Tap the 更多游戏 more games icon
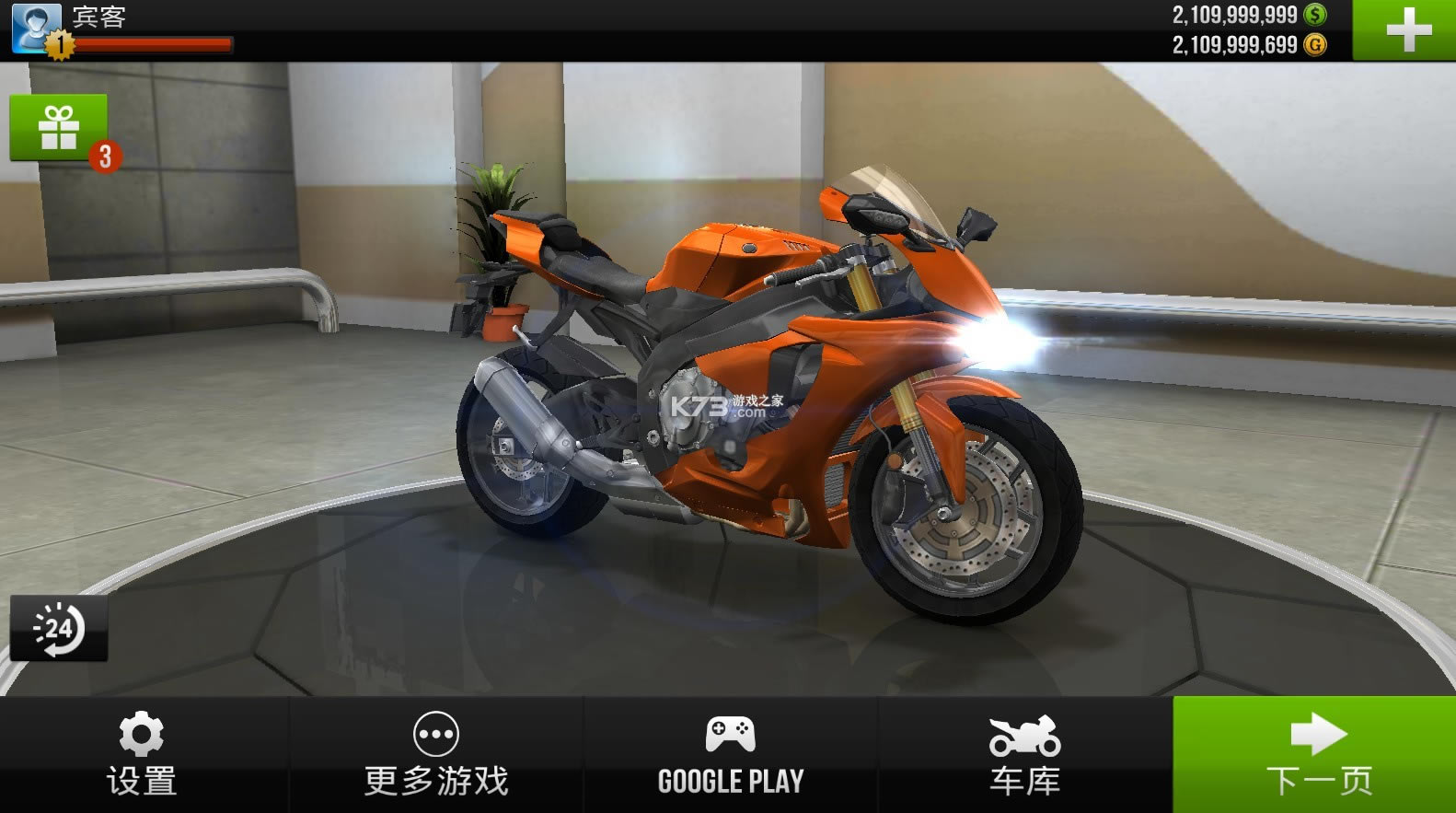 435,732
